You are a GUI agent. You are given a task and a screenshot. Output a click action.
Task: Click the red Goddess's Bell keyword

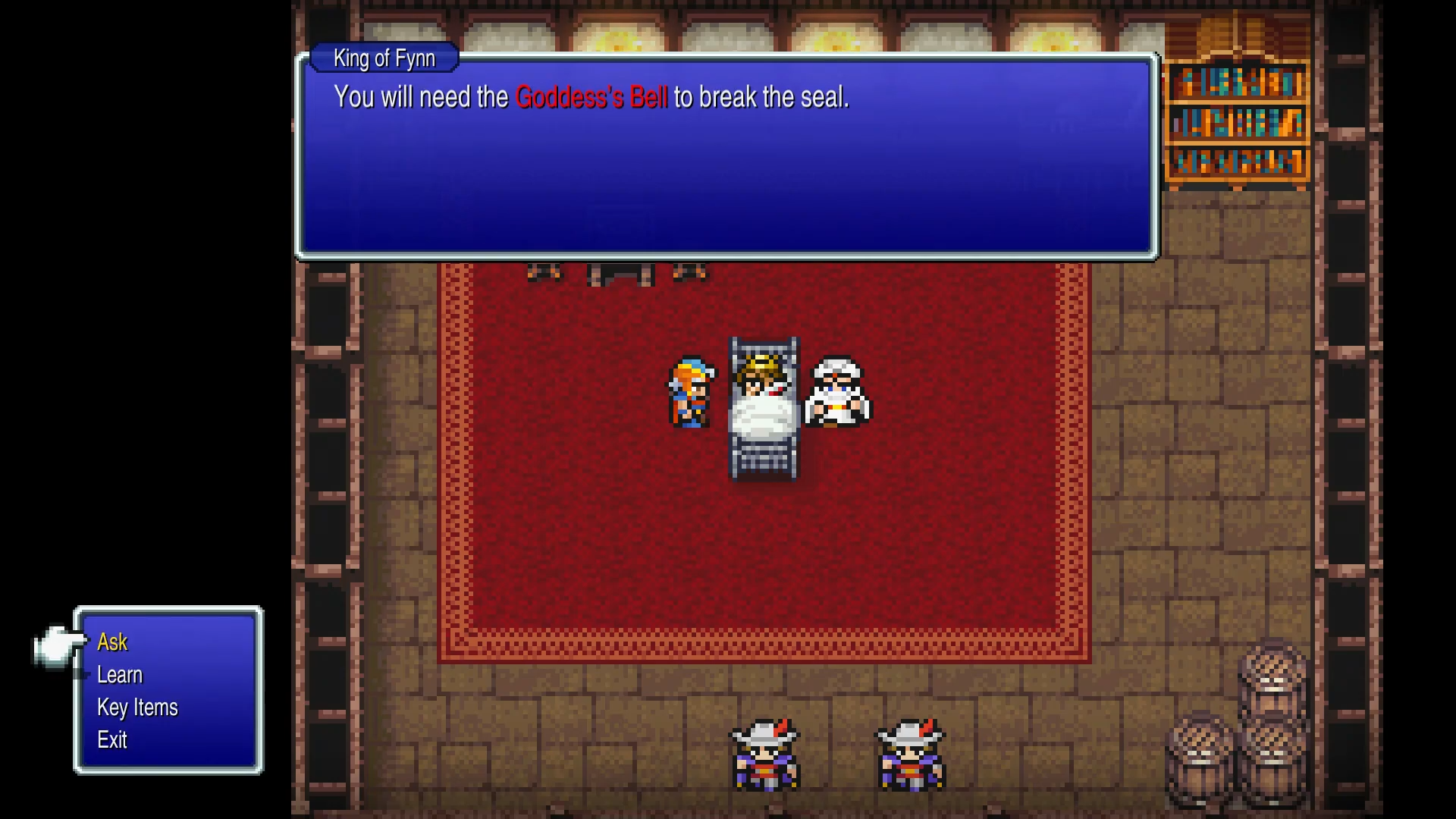point(591,98)
